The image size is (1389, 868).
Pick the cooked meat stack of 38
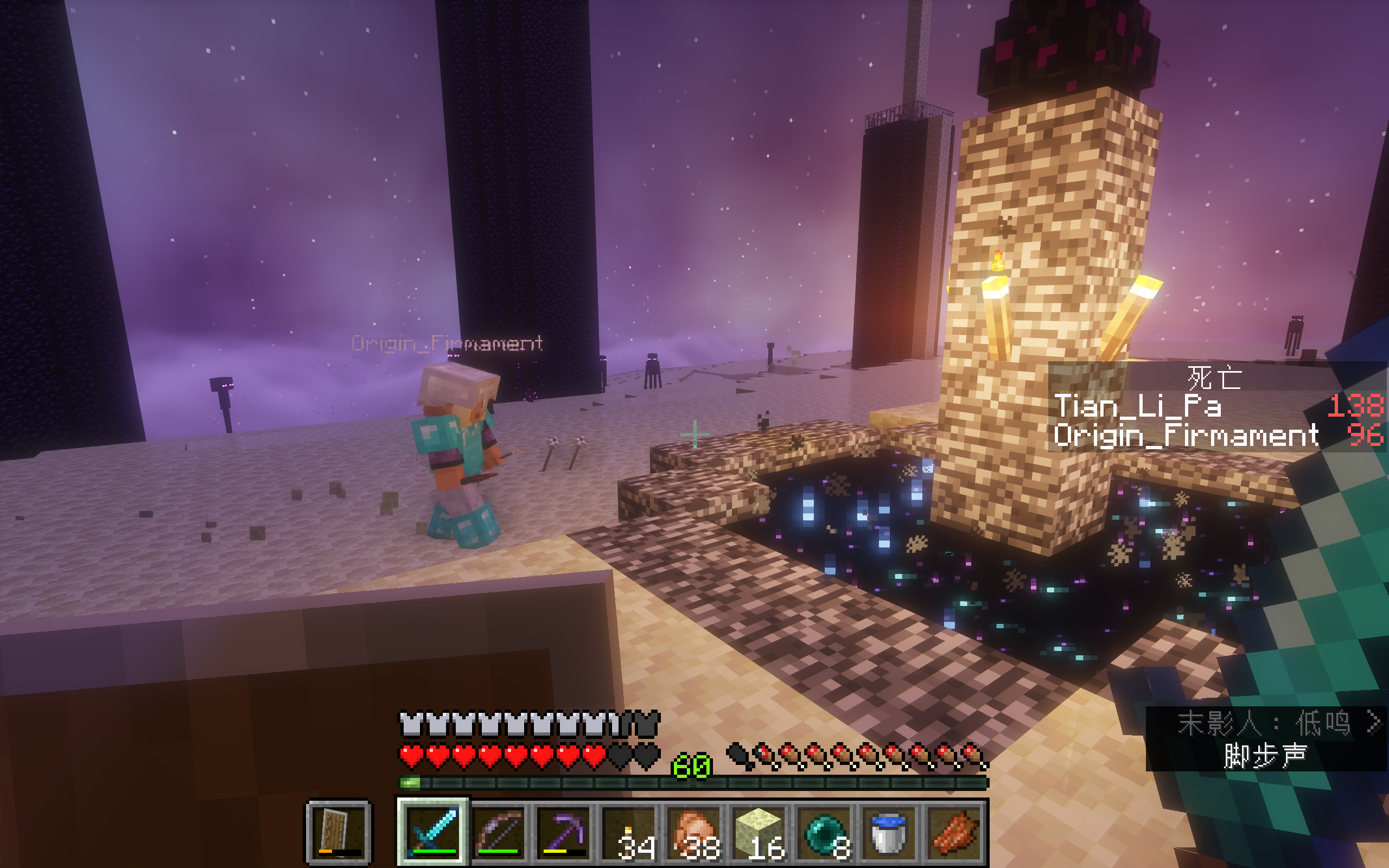point(696,832)
